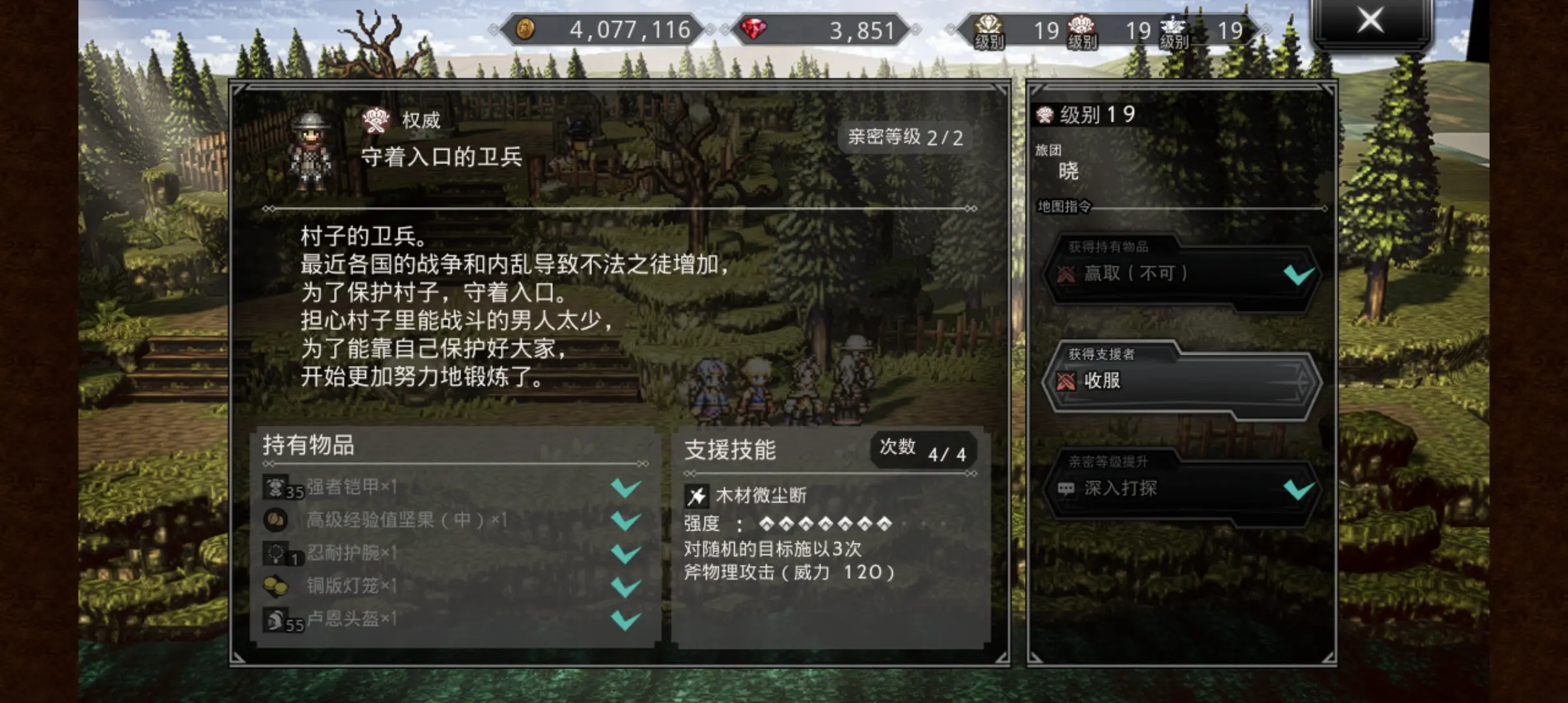
Task: Click the axe icon next to 木材微尘断
Action: [697, 495]
